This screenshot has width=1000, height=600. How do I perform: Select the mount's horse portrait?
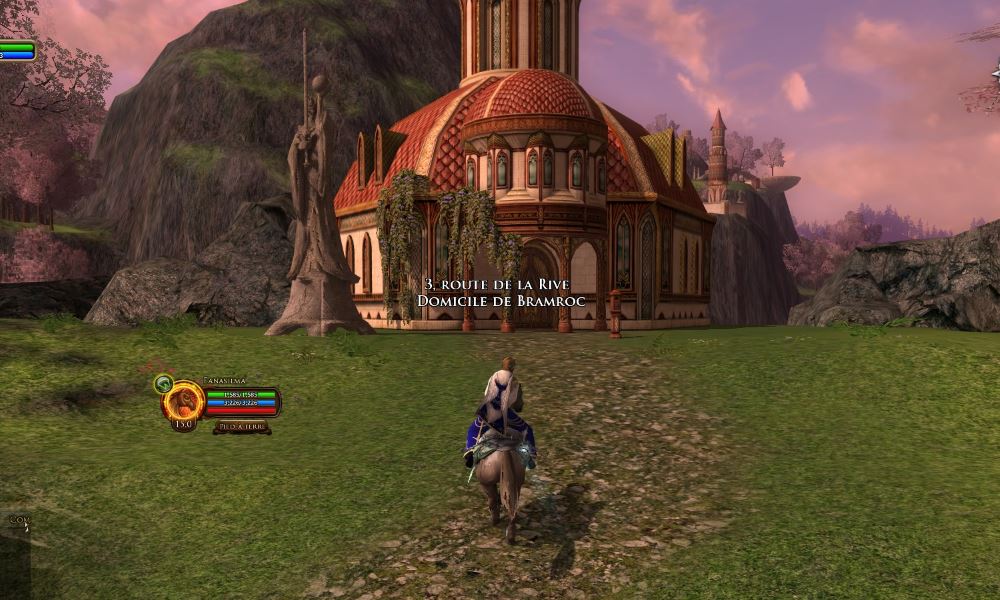click(x=185, y=402)
